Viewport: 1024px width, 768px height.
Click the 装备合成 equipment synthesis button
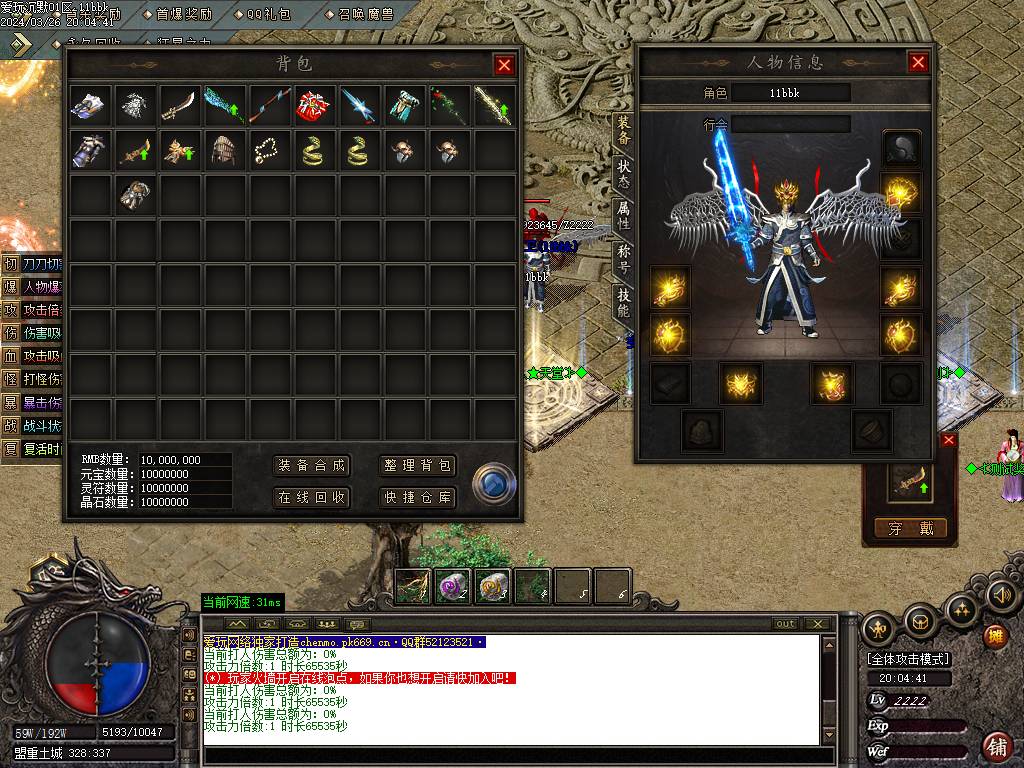312,465
